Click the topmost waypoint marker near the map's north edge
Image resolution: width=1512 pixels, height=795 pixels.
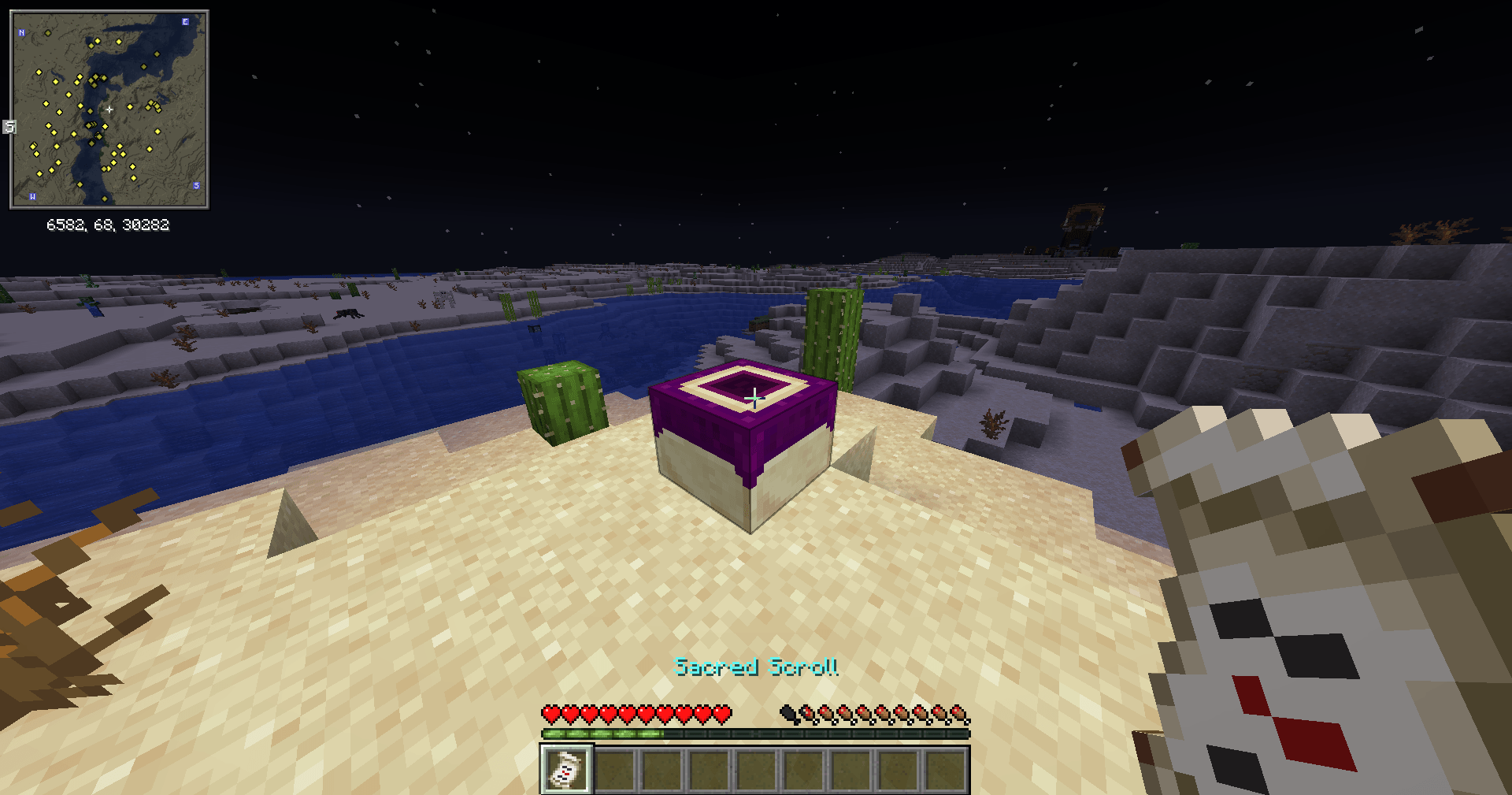point(49,33)
